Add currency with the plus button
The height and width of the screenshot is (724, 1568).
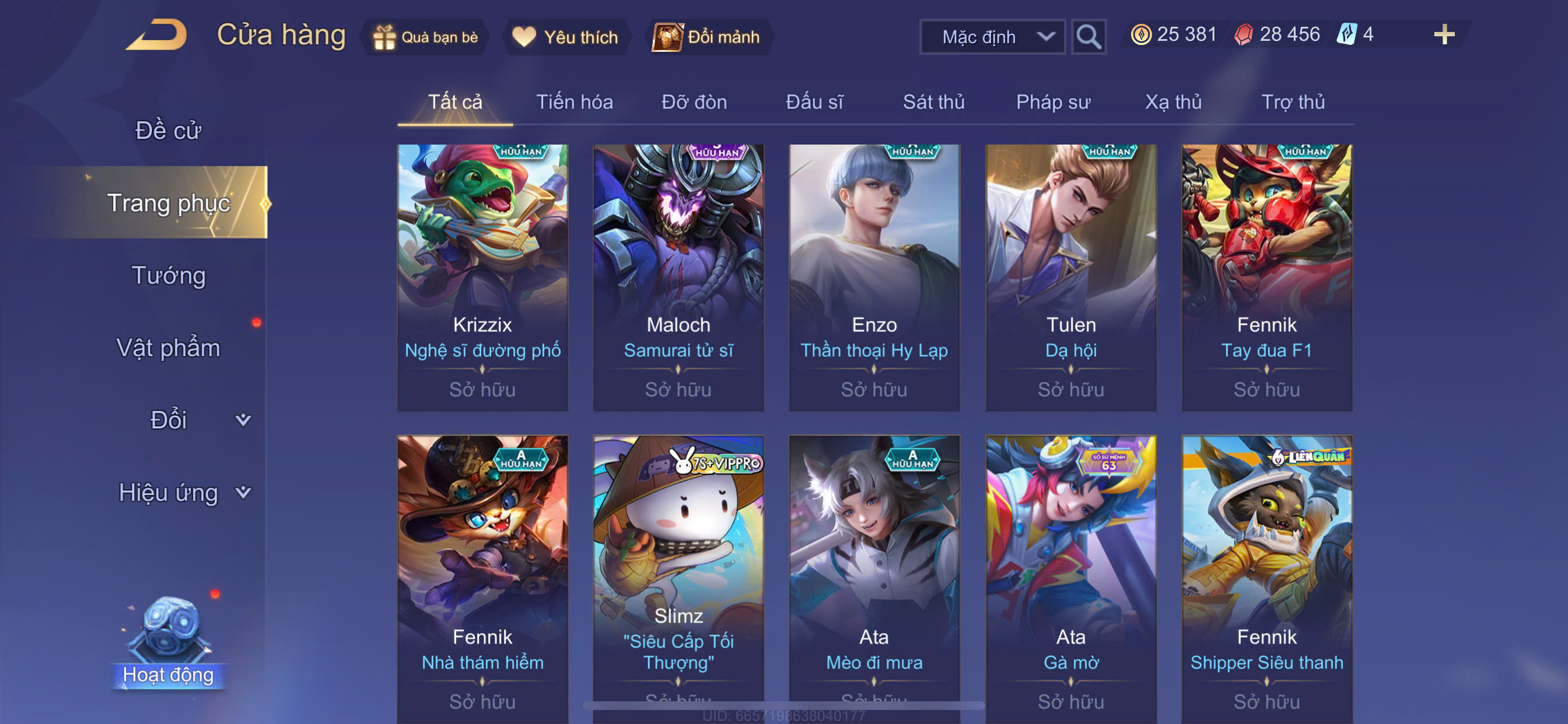pos(1443,34)
